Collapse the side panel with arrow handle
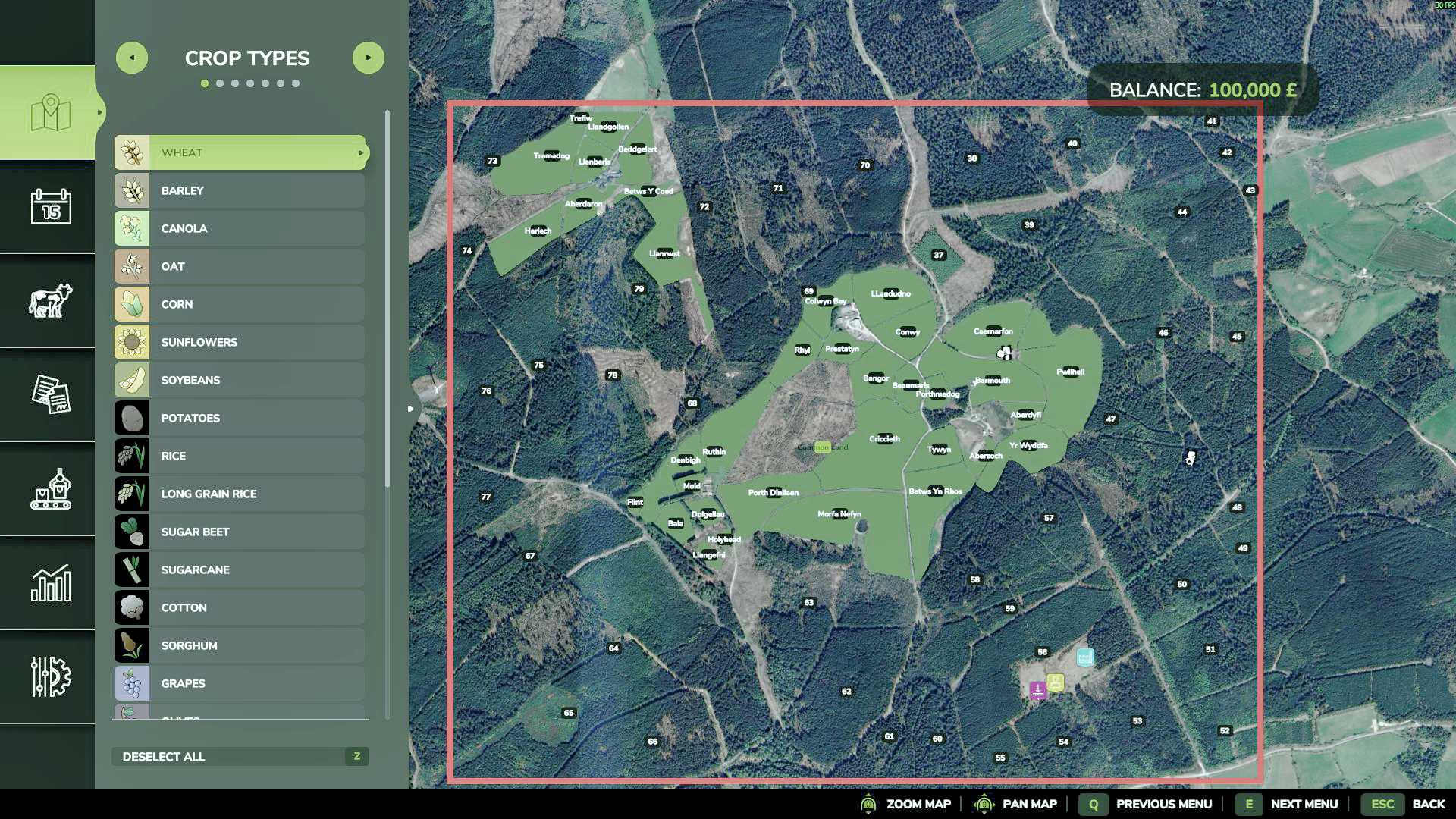1456x819 pixels. coord(411,409)
